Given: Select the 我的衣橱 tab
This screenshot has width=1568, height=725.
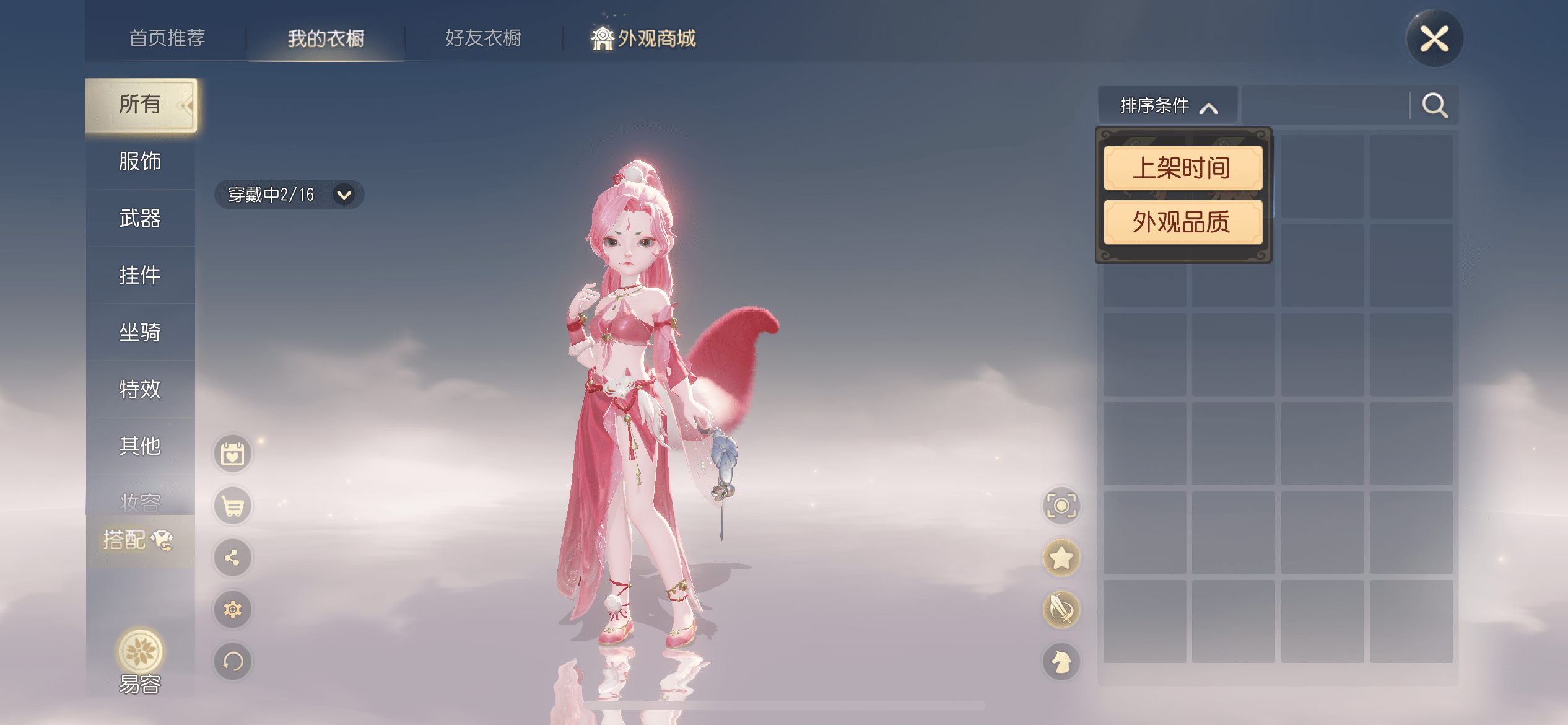Looking at the screenshot, I should pos(326,38).
